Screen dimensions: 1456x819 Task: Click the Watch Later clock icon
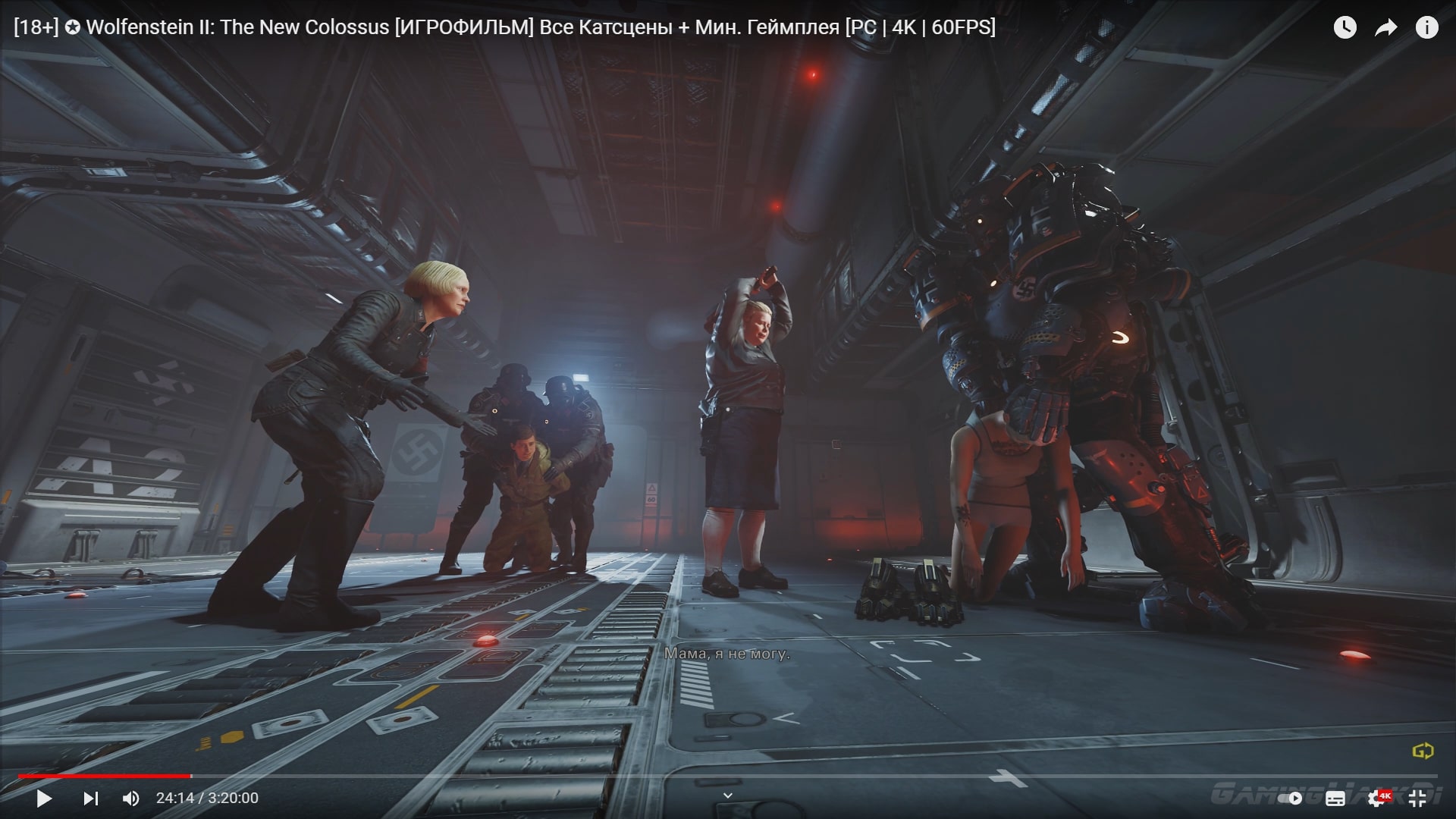point(1344,28)
